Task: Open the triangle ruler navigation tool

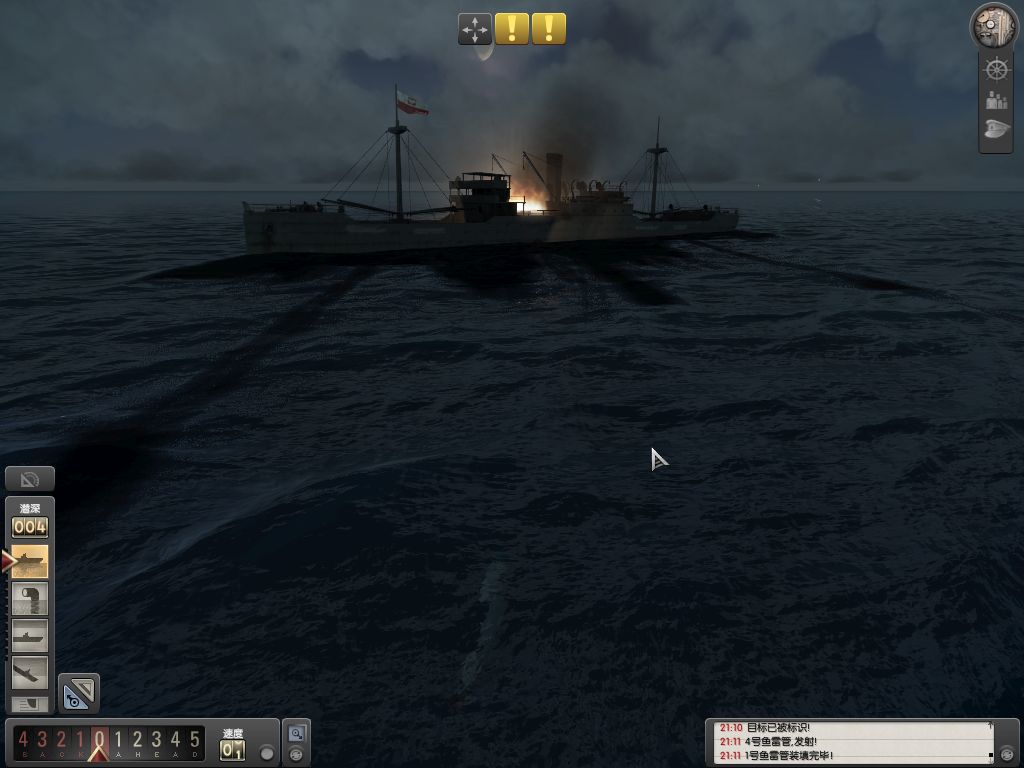Action: pyautogui.click(x=78, y=693)
